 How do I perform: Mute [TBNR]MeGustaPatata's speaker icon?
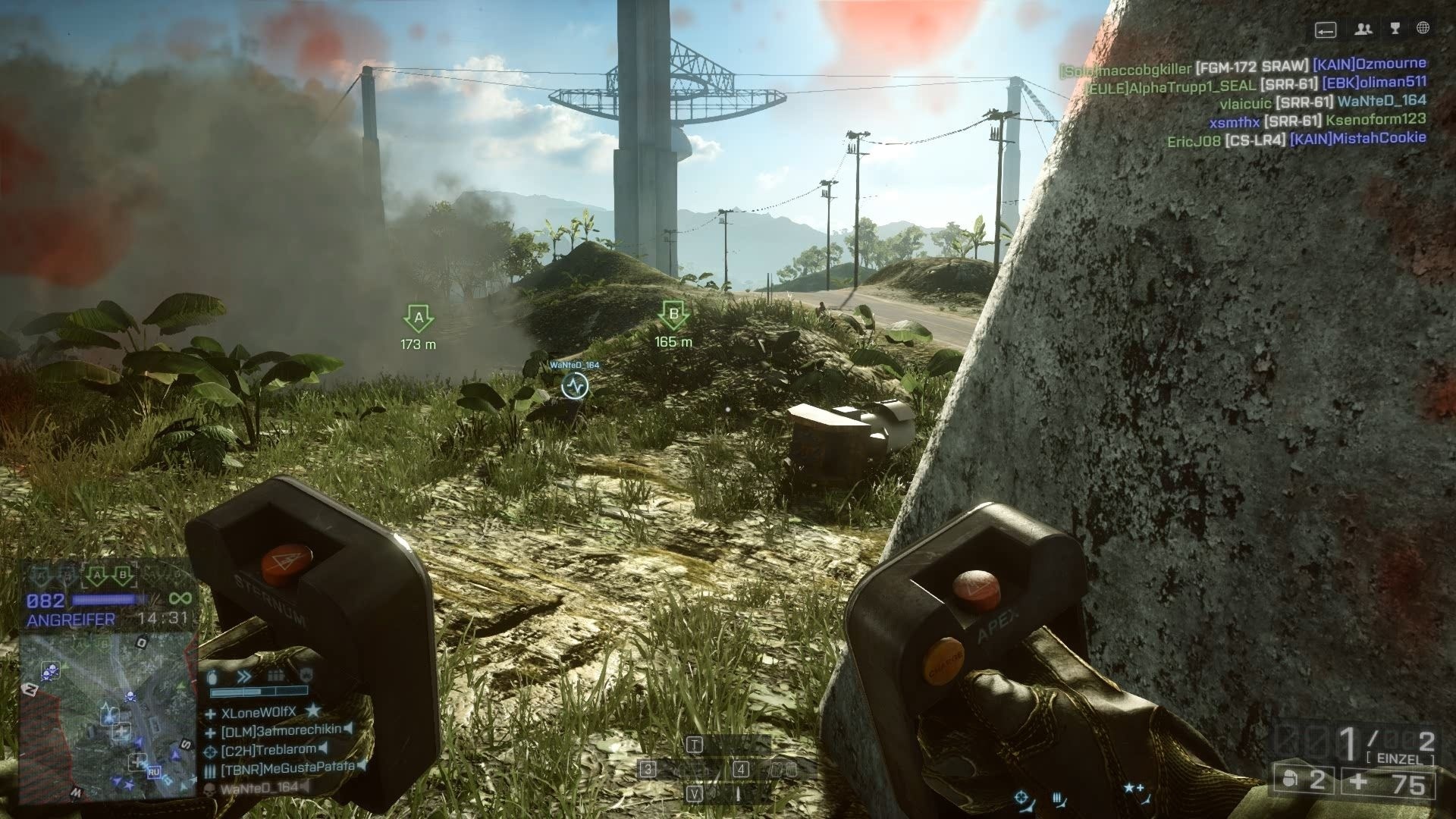(362, 767)
